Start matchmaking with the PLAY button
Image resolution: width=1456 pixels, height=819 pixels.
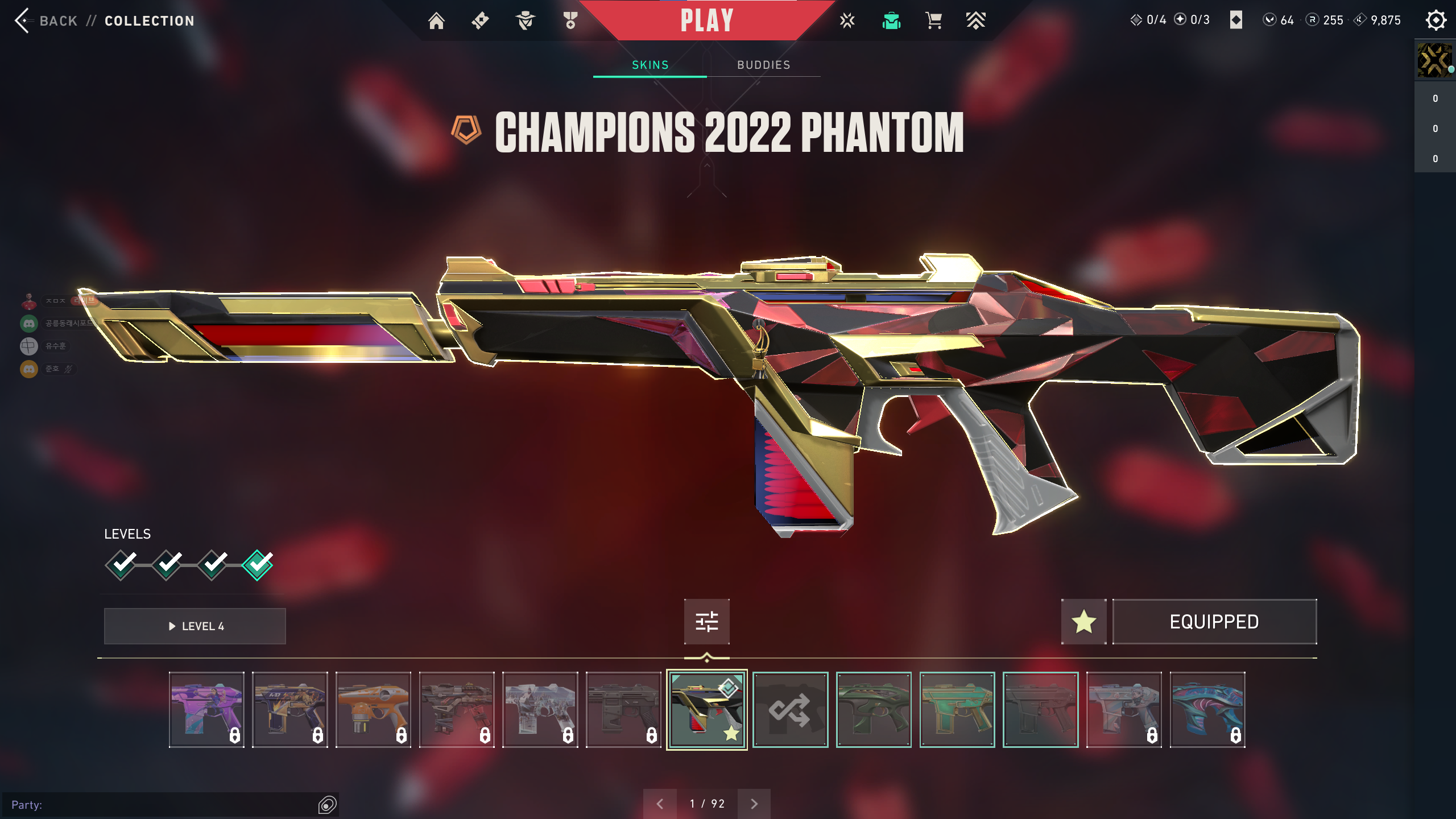coord(707,21)
